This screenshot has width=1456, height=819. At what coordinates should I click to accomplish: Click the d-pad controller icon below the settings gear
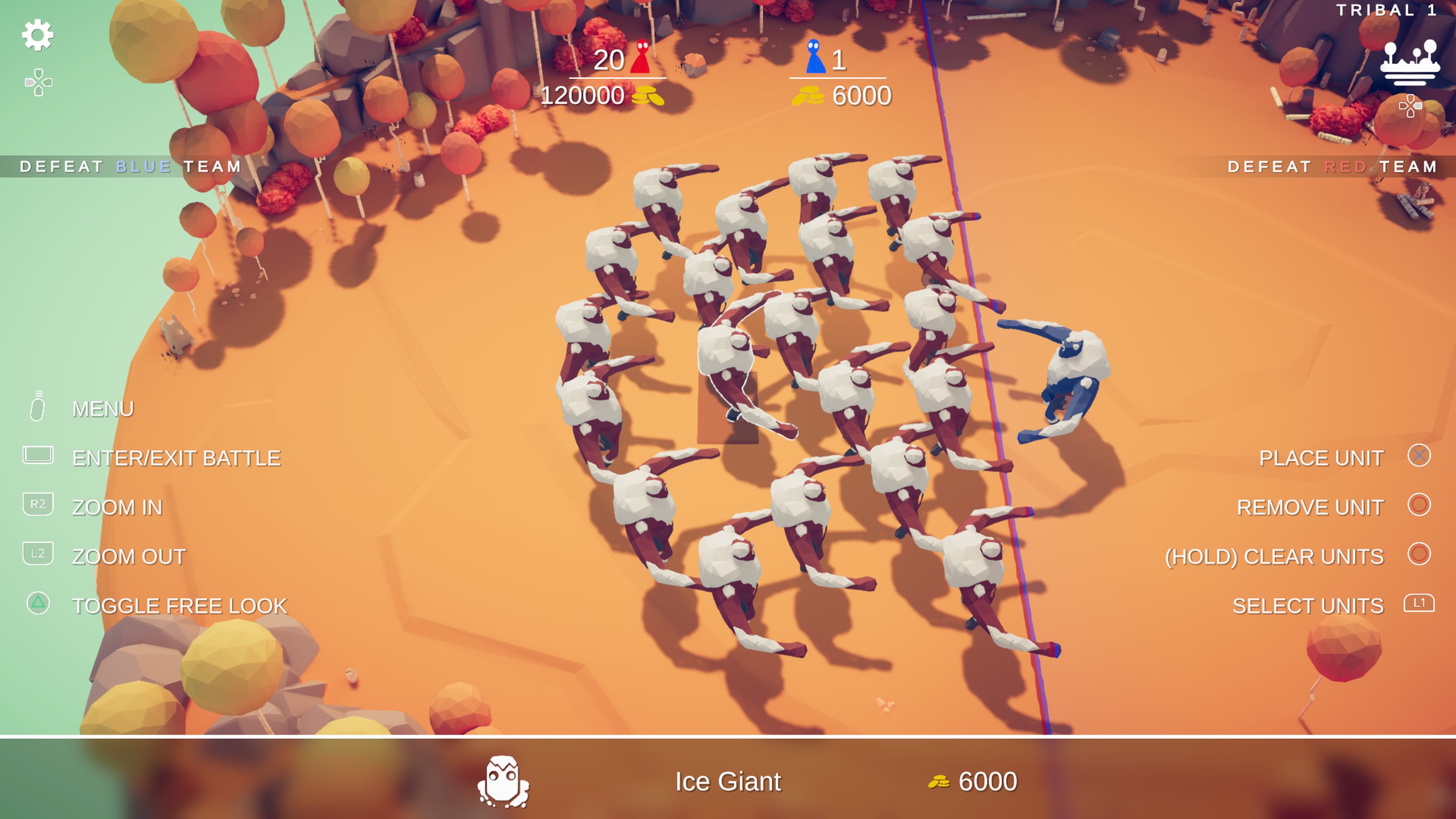click(37, 82)
